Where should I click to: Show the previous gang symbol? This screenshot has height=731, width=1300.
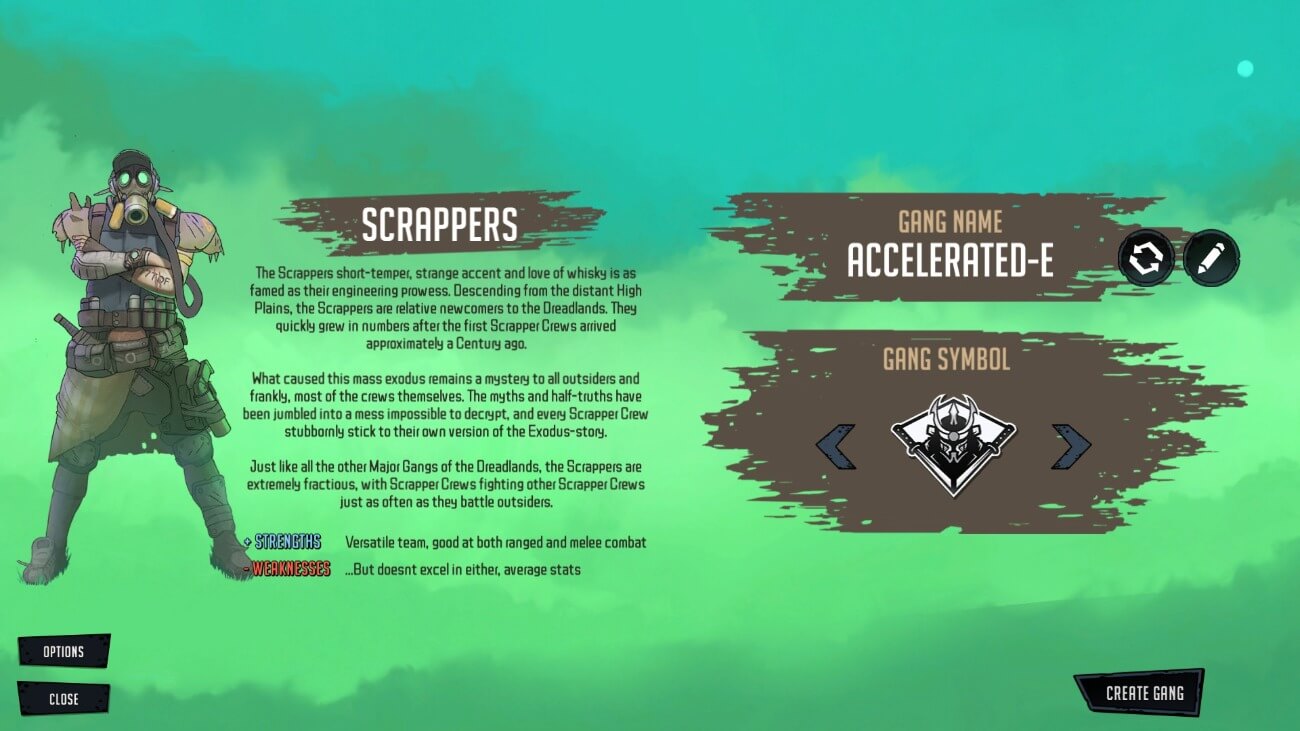[x=836, y=446]
